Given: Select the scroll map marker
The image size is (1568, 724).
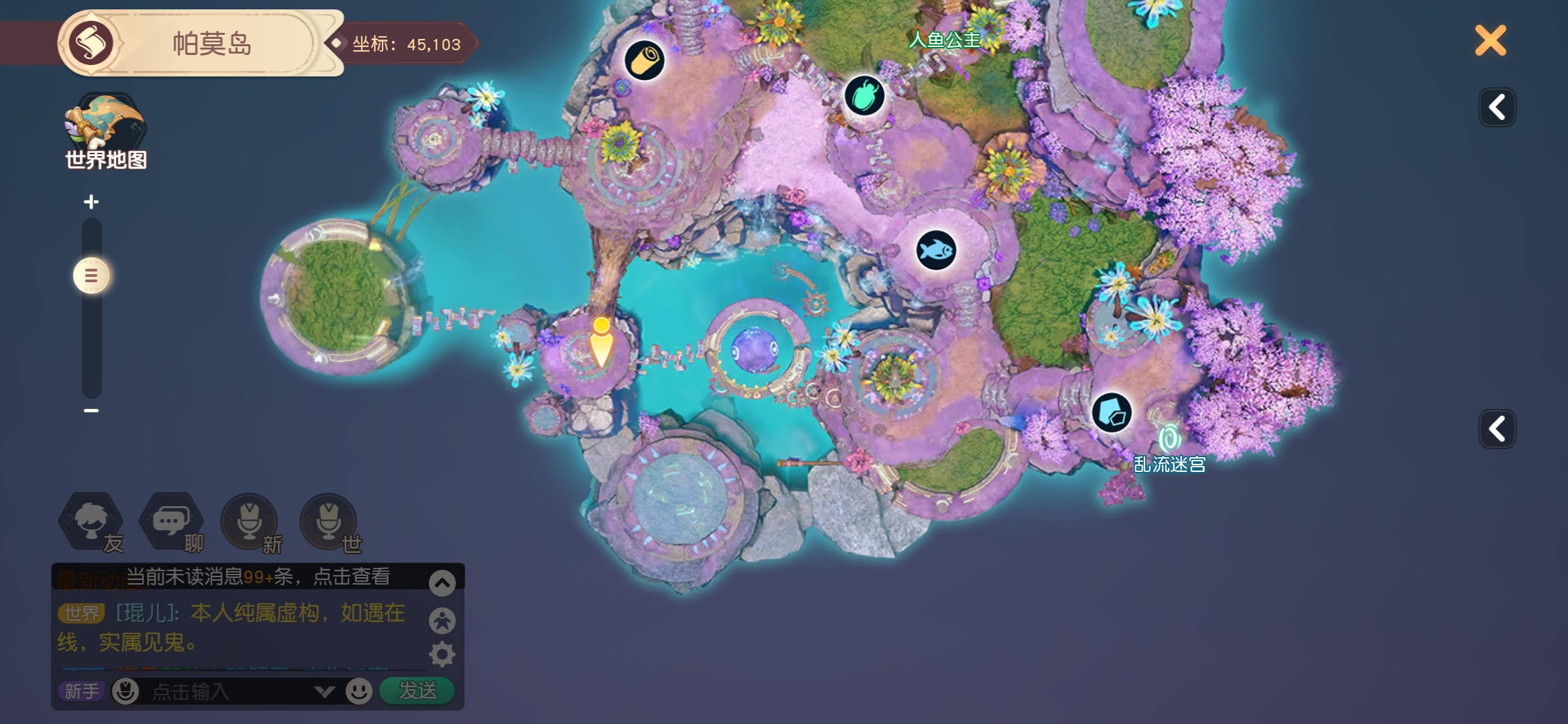Looking at the screenshot, I should pyautogui.click(x=644, y=60).
